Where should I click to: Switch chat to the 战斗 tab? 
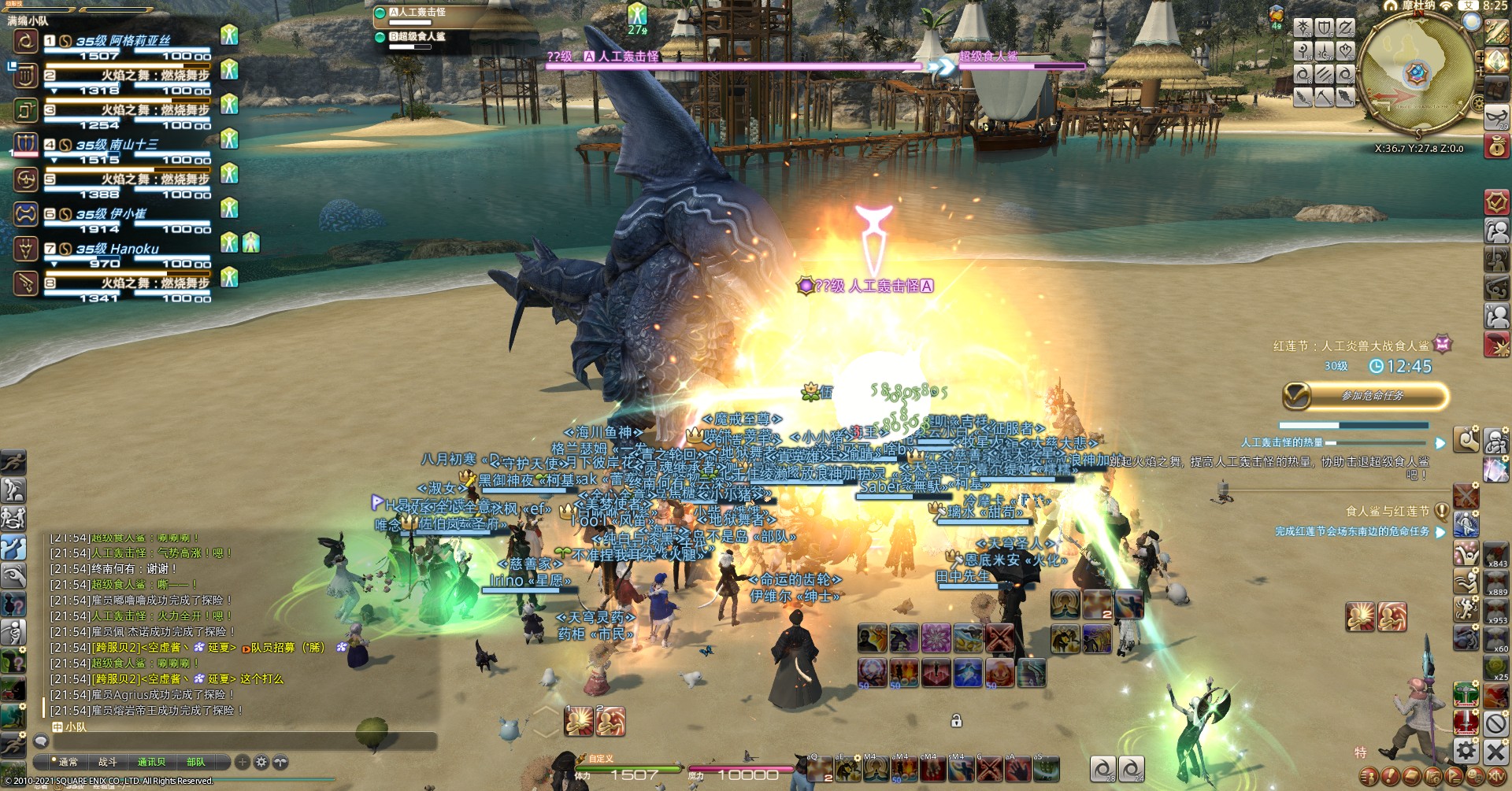[107, 762]
